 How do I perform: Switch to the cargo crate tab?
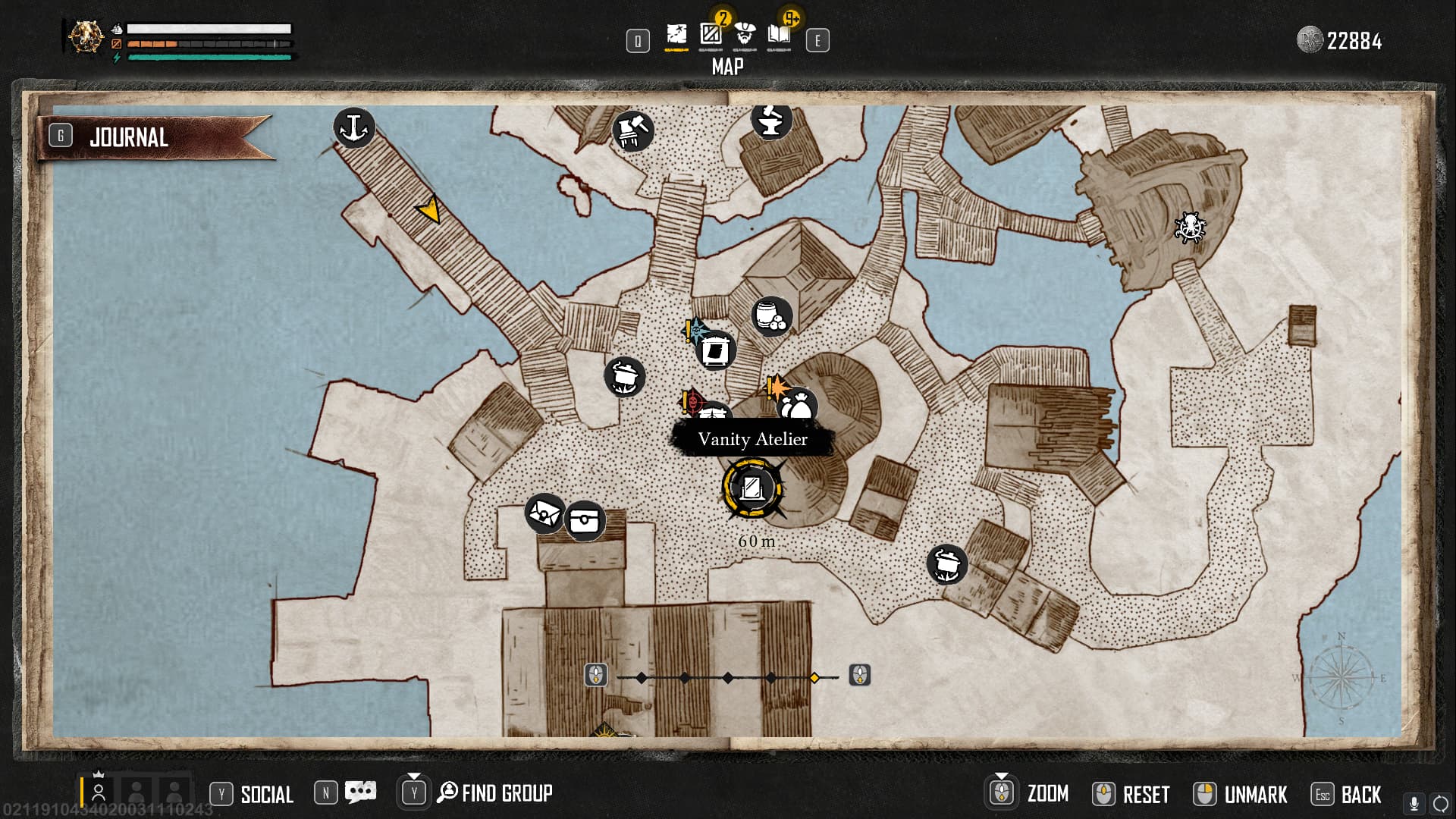coord(711,34)
